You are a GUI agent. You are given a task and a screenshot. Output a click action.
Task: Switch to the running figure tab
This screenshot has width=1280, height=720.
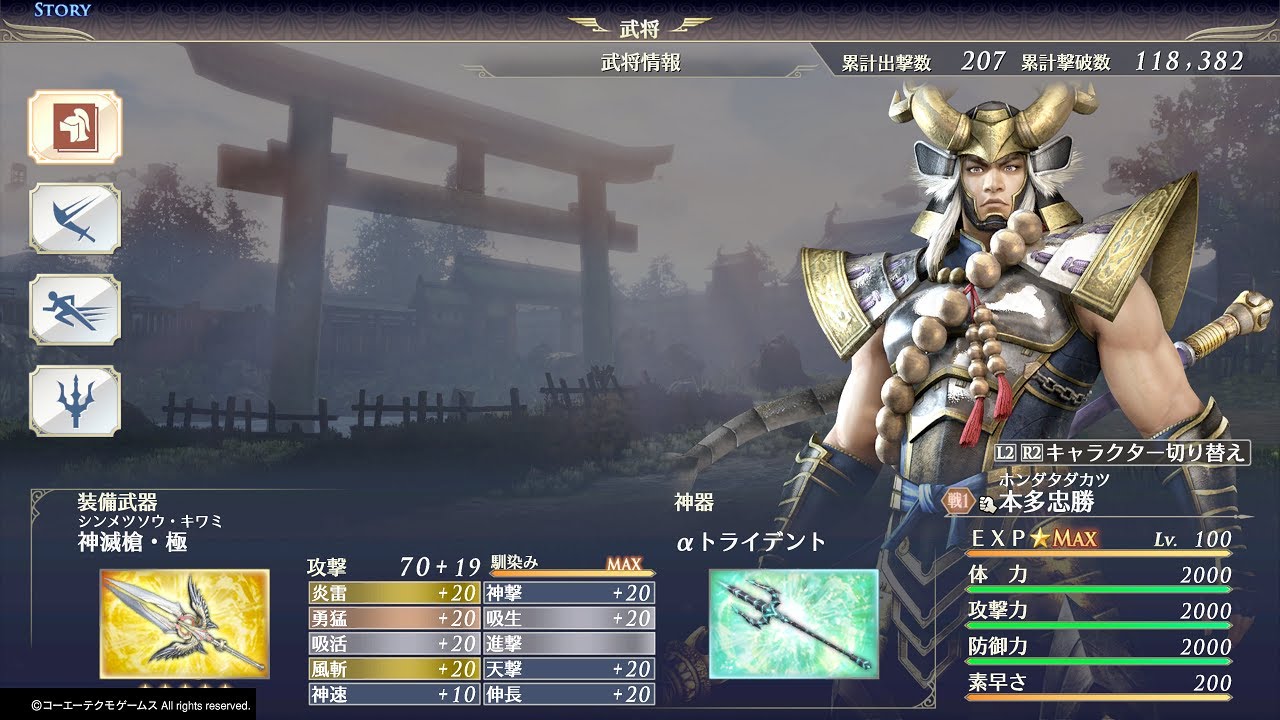coord(75,310)
